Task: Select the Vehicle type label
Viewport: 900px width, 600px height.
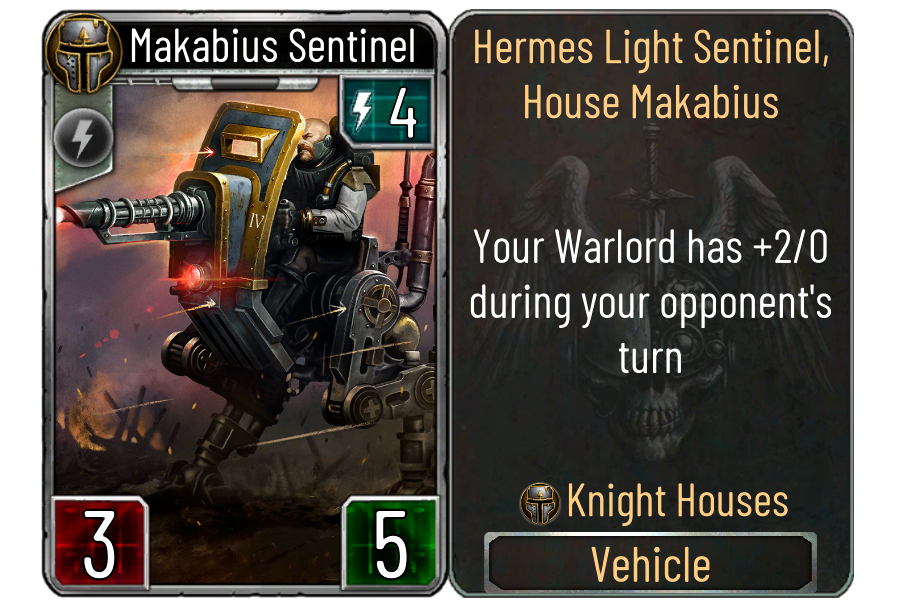Action: click(x=651, y=564)
